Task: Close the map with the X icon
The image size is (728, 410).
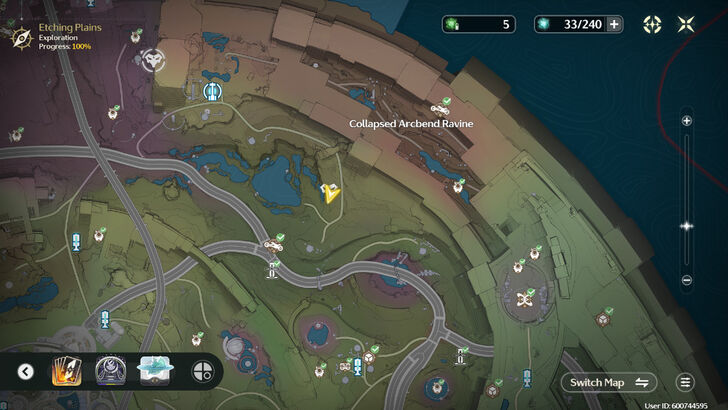Action: (686, 24)
